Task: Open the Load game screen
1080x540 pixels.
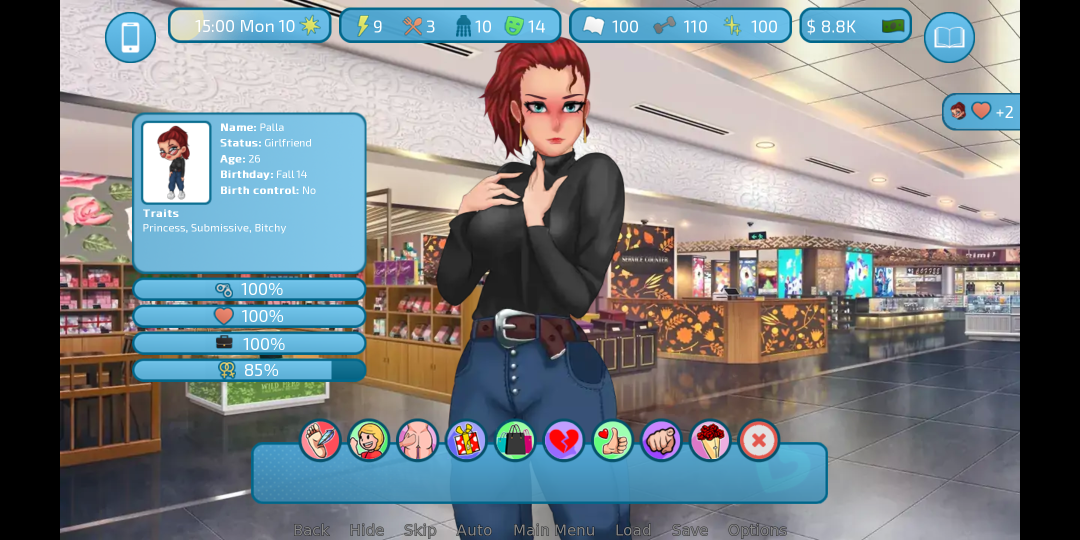Action: pyautogui.click(x=633, y=530)
